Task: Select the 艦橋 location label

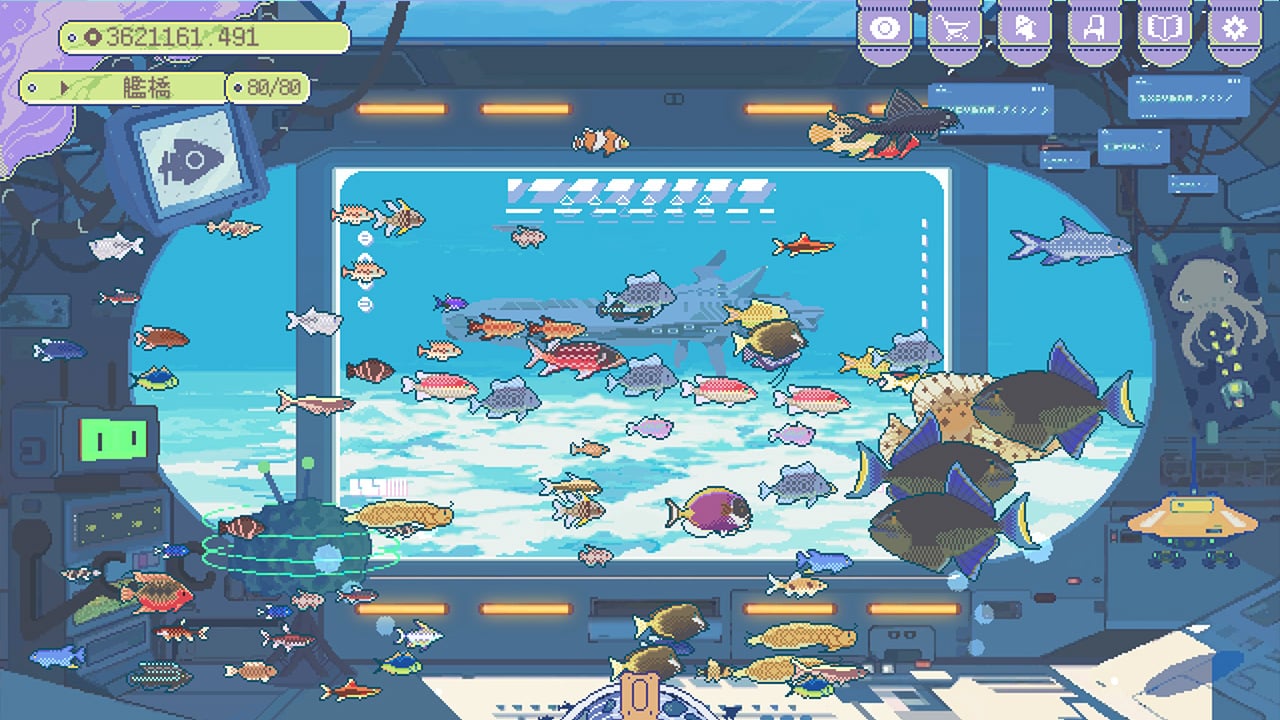Action: [x=146, y=88]
